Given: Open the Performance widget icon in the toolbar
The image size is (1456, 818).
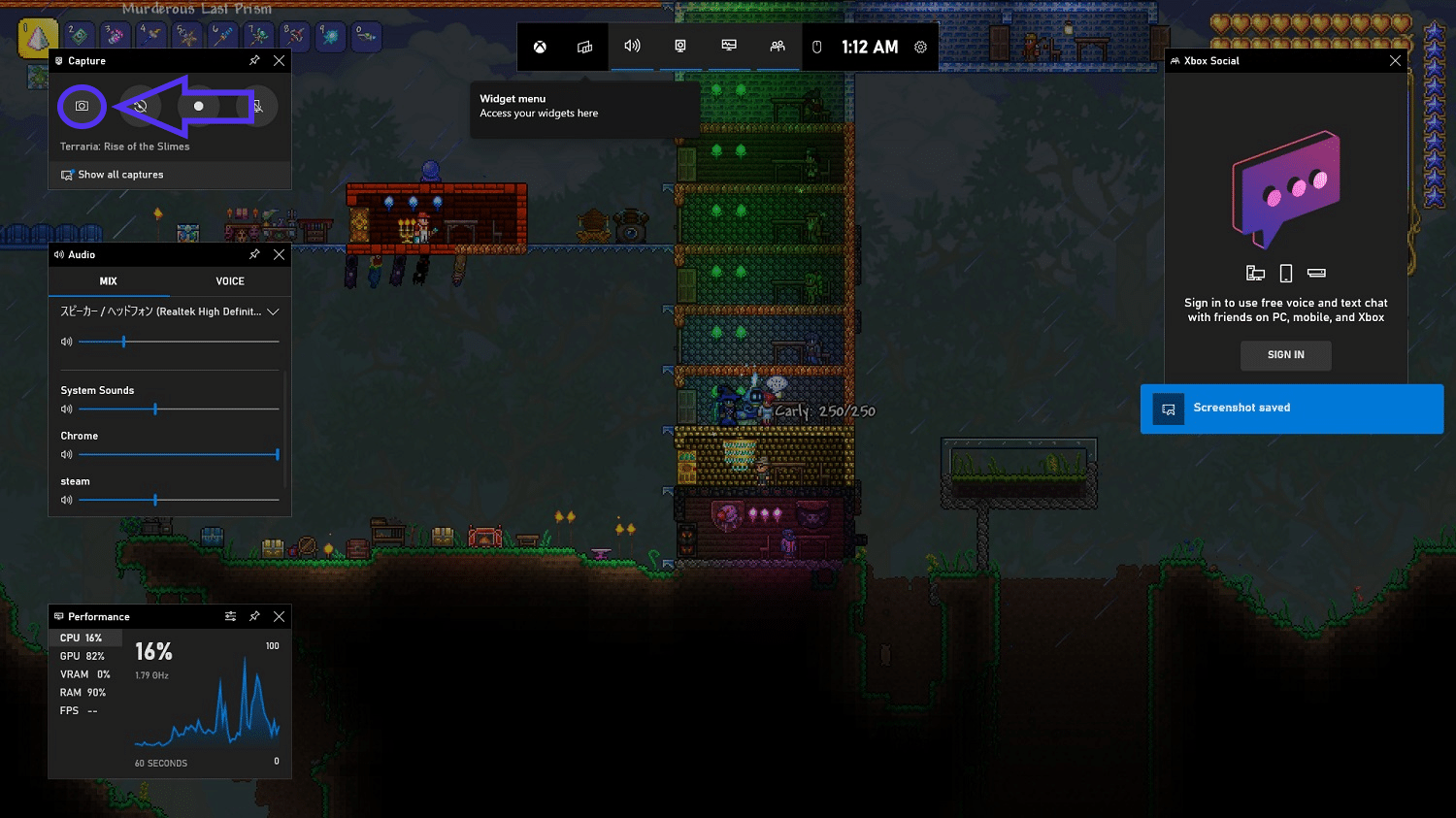Looking at the screenshot, I should (x=728, y=46).
